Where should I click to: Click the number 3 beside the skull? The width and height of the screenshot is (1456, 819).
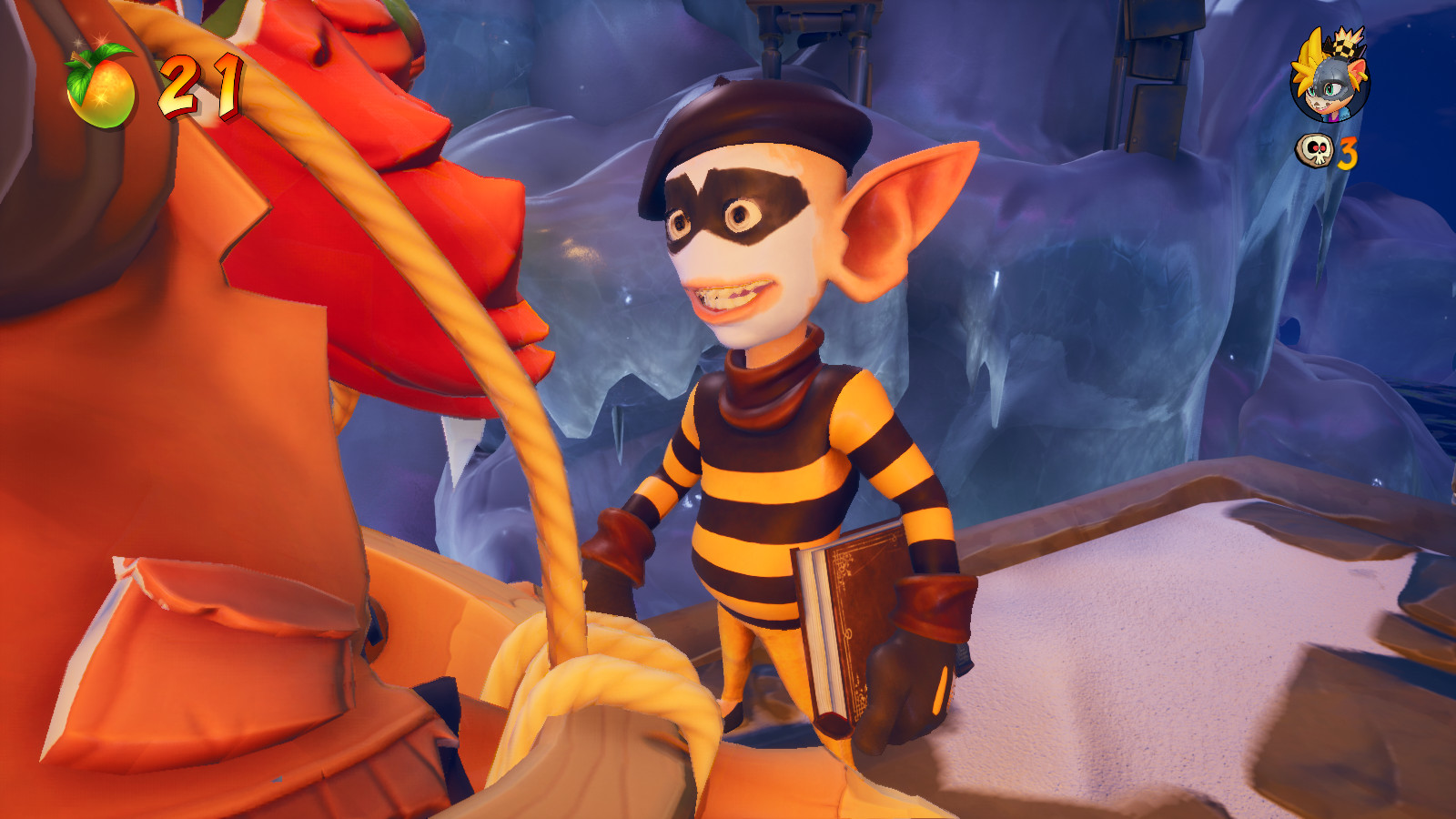[x=1348, y=154]
